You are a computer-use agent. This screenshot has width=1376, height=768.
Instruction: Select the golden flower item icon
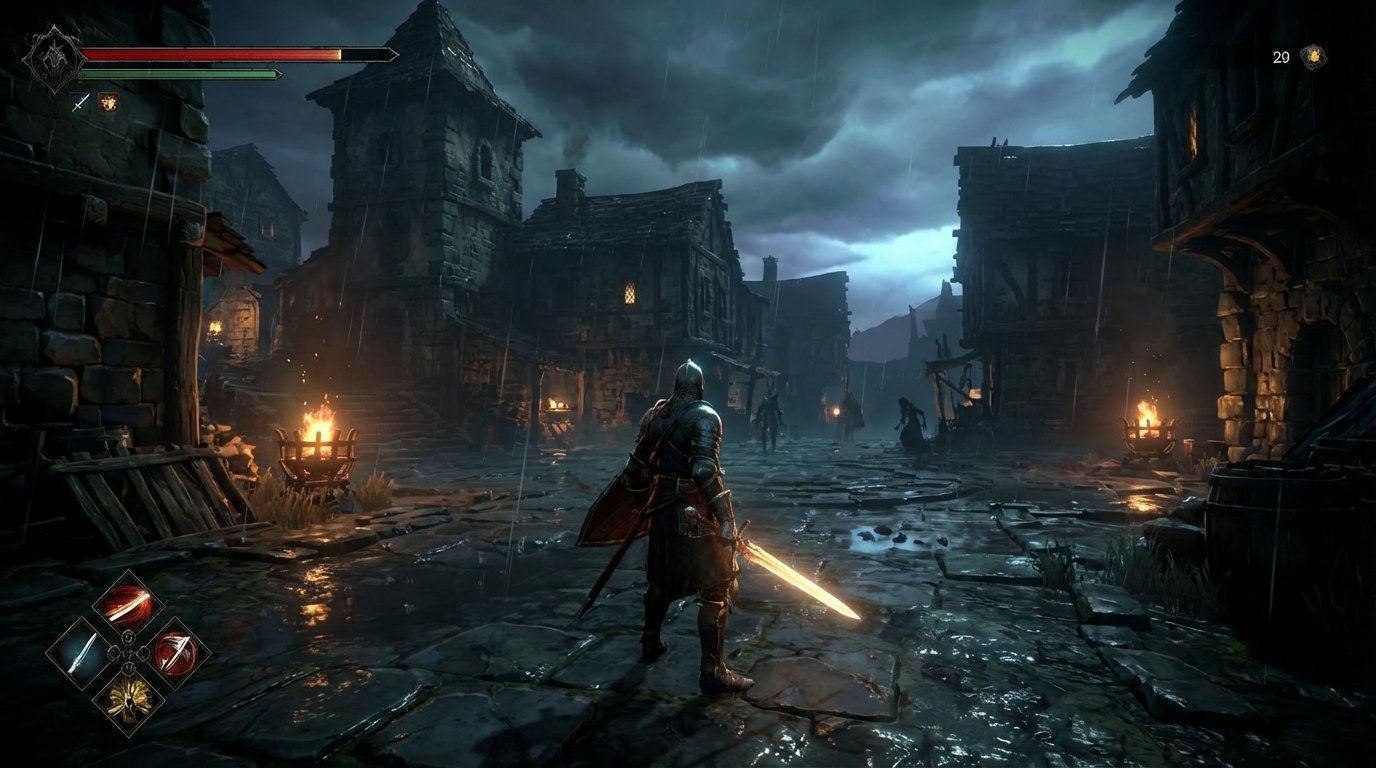(x=129, y=699)
